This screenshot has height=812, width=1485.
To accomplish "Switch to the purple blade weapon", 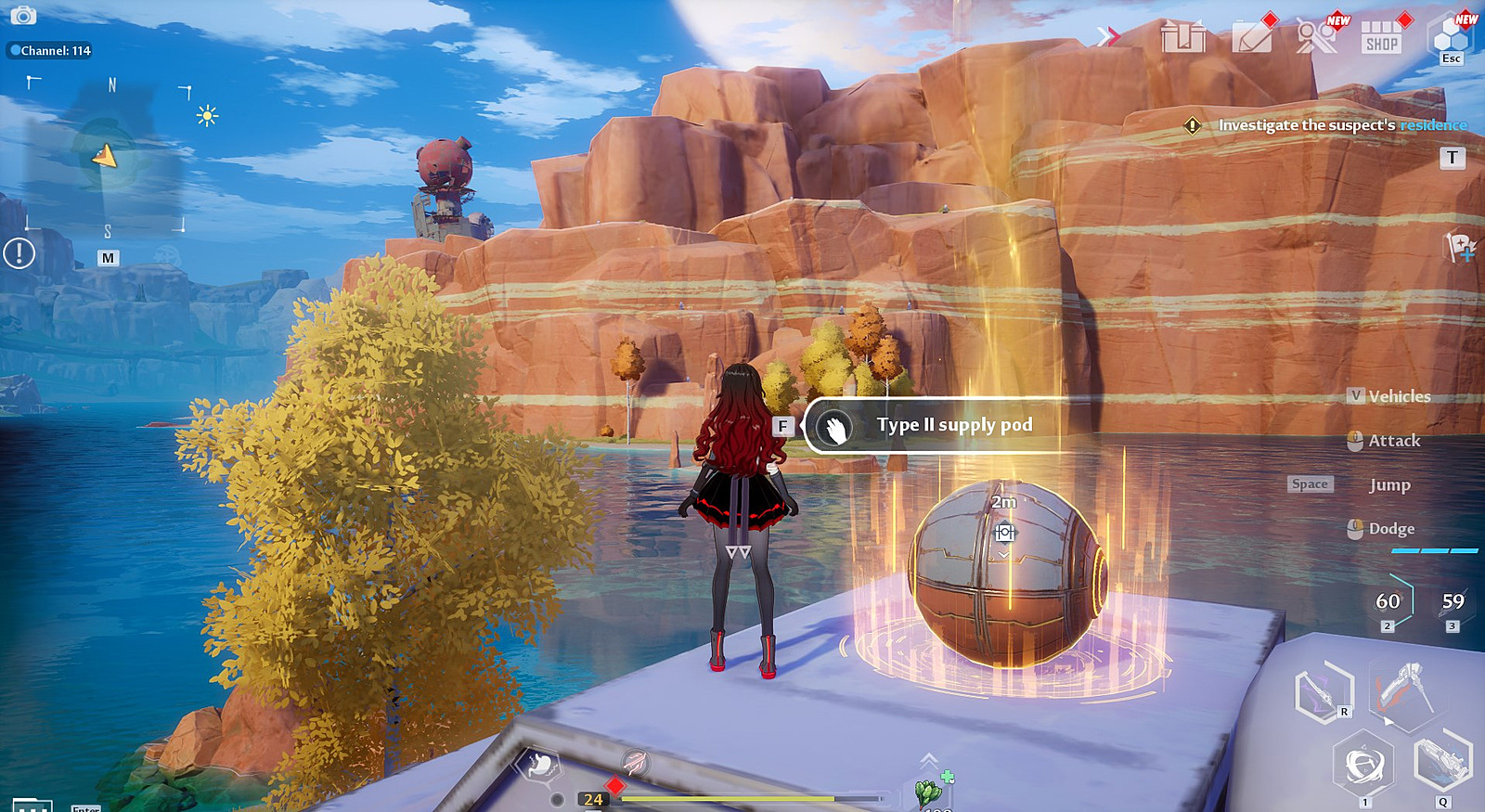I will pyautogui.click(x=1324, y=692).
